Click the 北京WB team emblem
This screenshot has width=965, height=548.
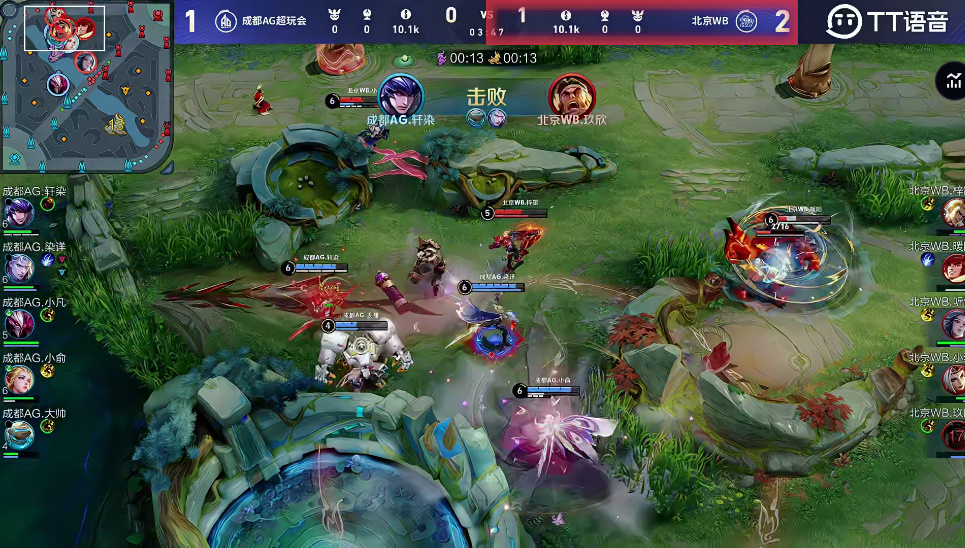(746, 21)
